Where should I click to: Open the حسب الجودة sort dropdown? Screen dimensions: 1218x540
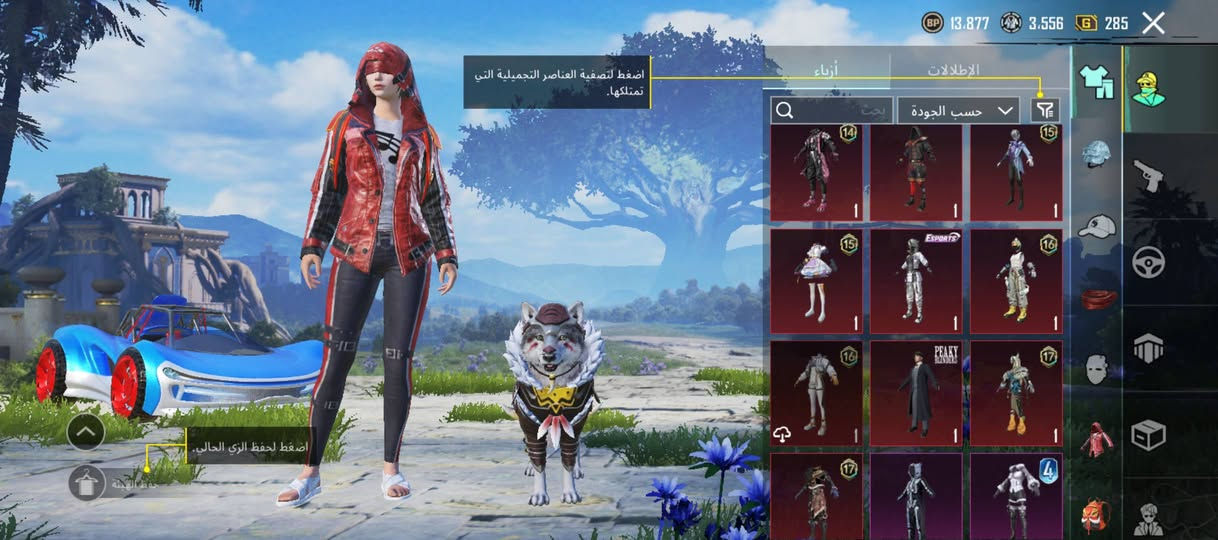(958, 110)
